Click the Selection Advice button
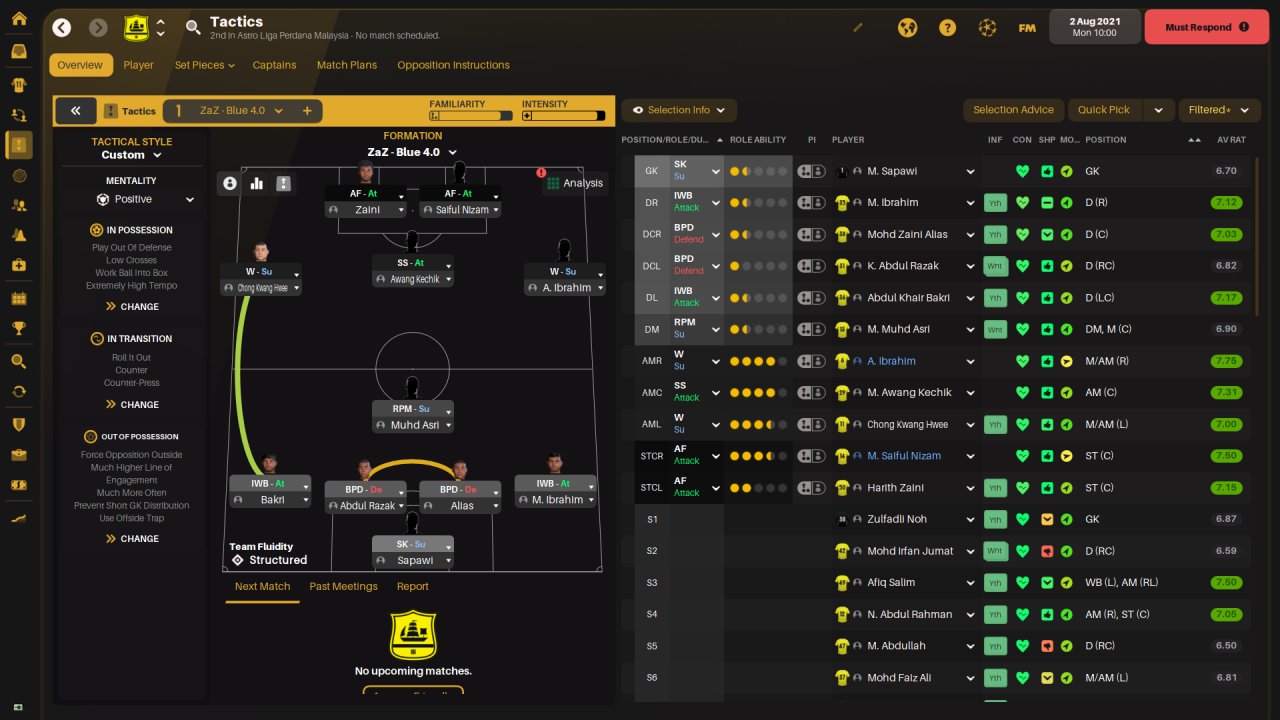 [1013, 110]
